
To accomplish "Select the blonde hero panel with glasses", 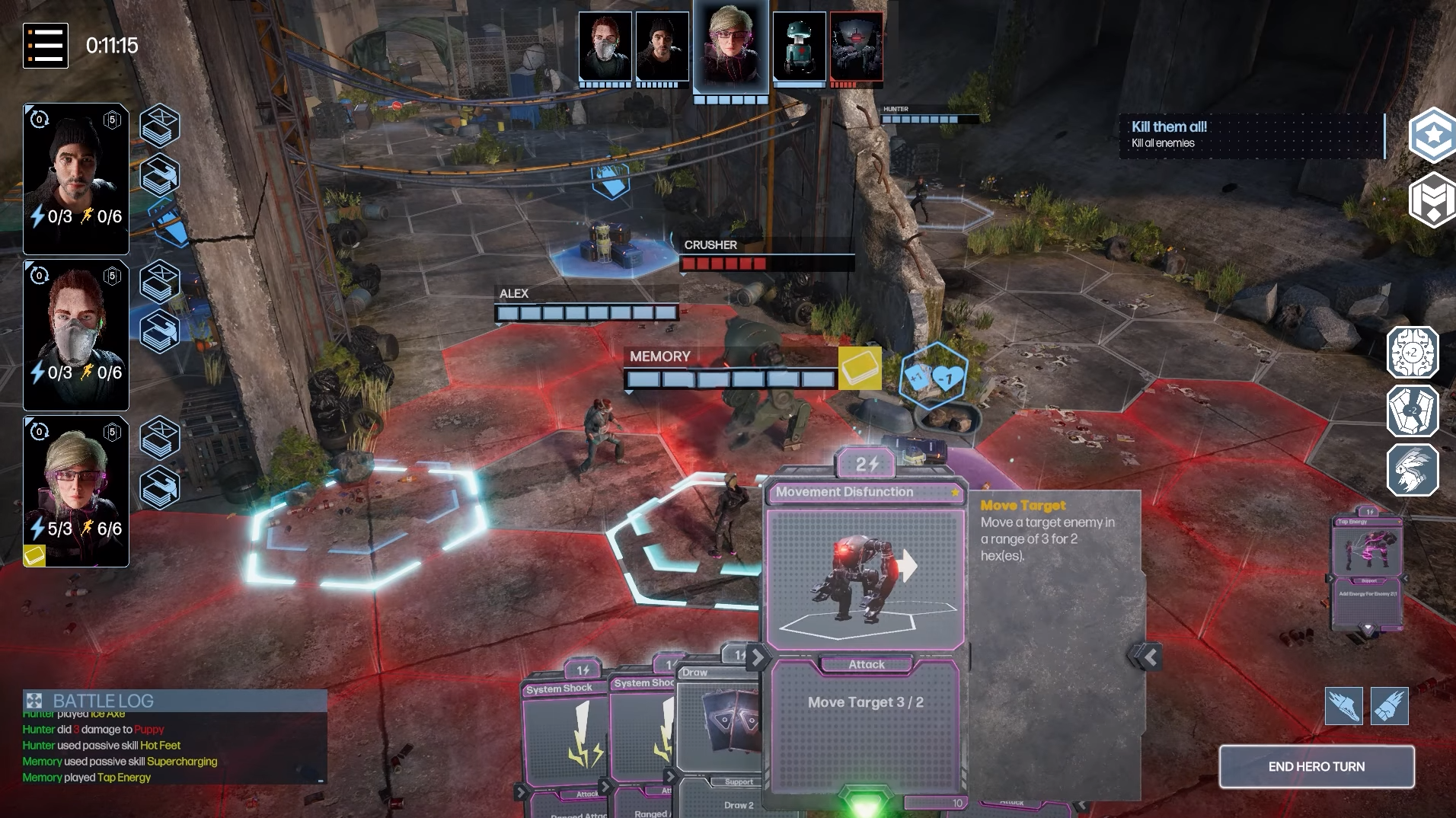I will tap(76, 491).
